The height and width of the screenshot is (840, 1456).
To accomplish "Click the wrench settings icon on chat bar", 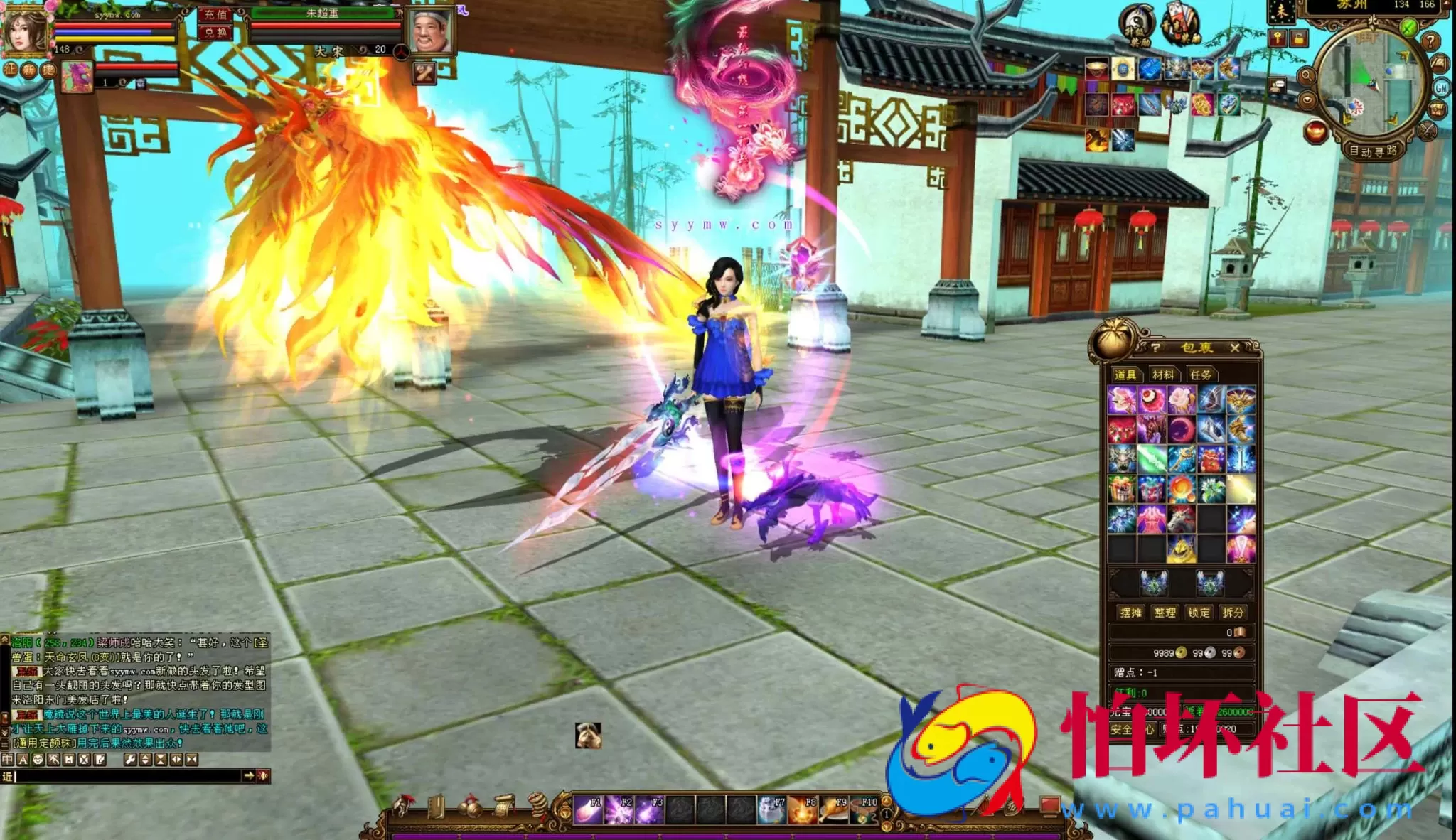I will pyautogui.click(x=131, y=760).
